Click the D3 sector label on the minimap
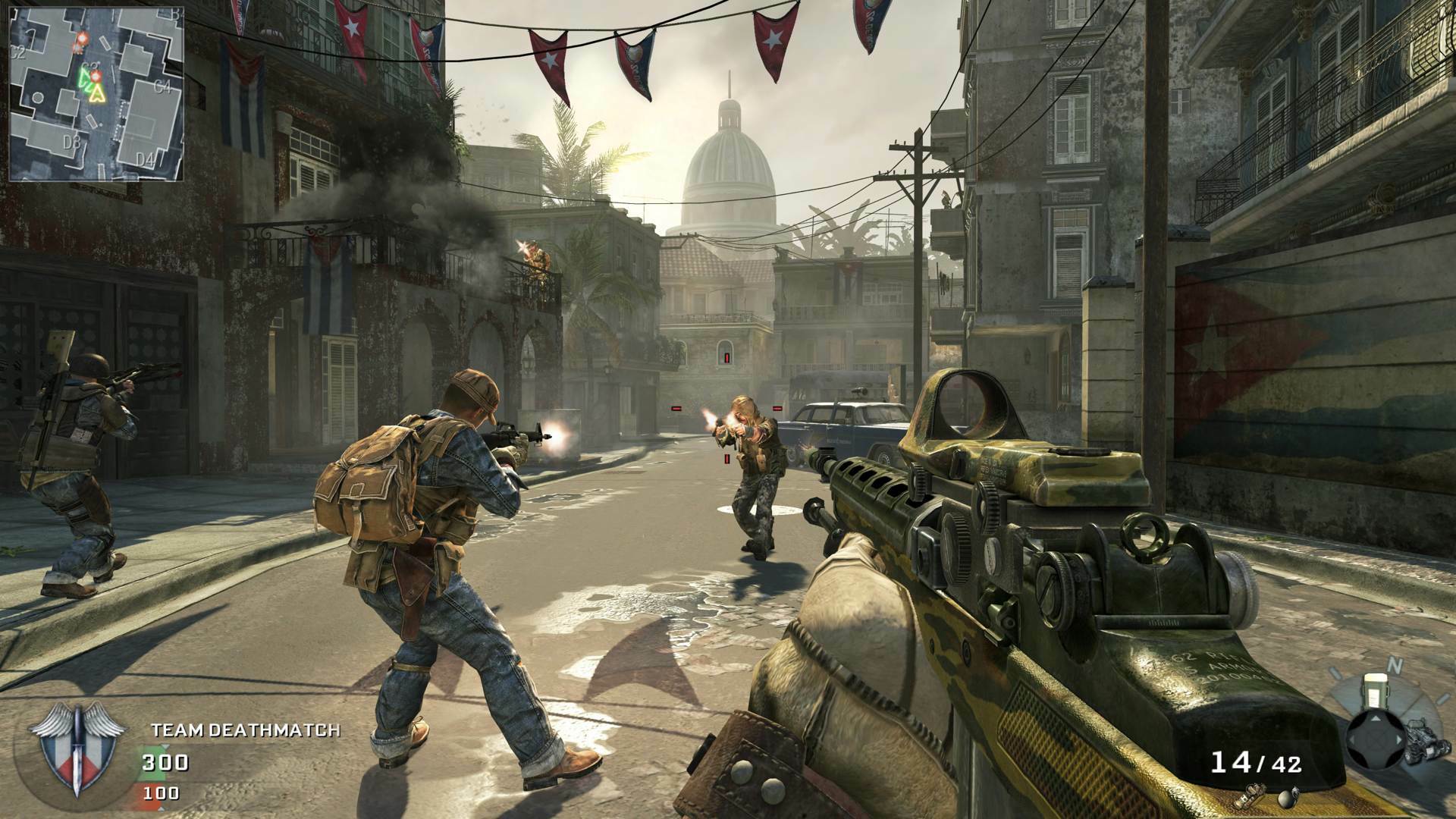The image size is (1456, 819). pyautogui.click(x=72, y=142)
